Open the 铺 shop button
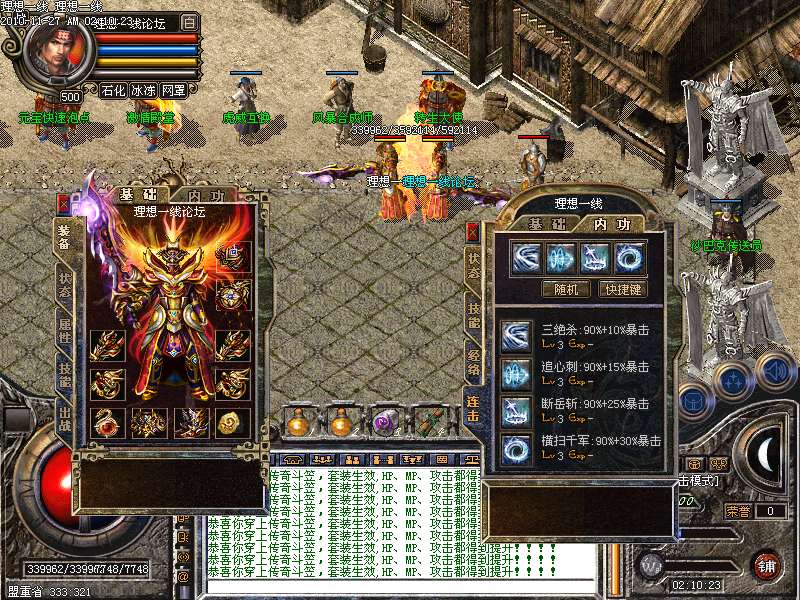This screenshot has height=600, width=800. [x=767, y=565]
